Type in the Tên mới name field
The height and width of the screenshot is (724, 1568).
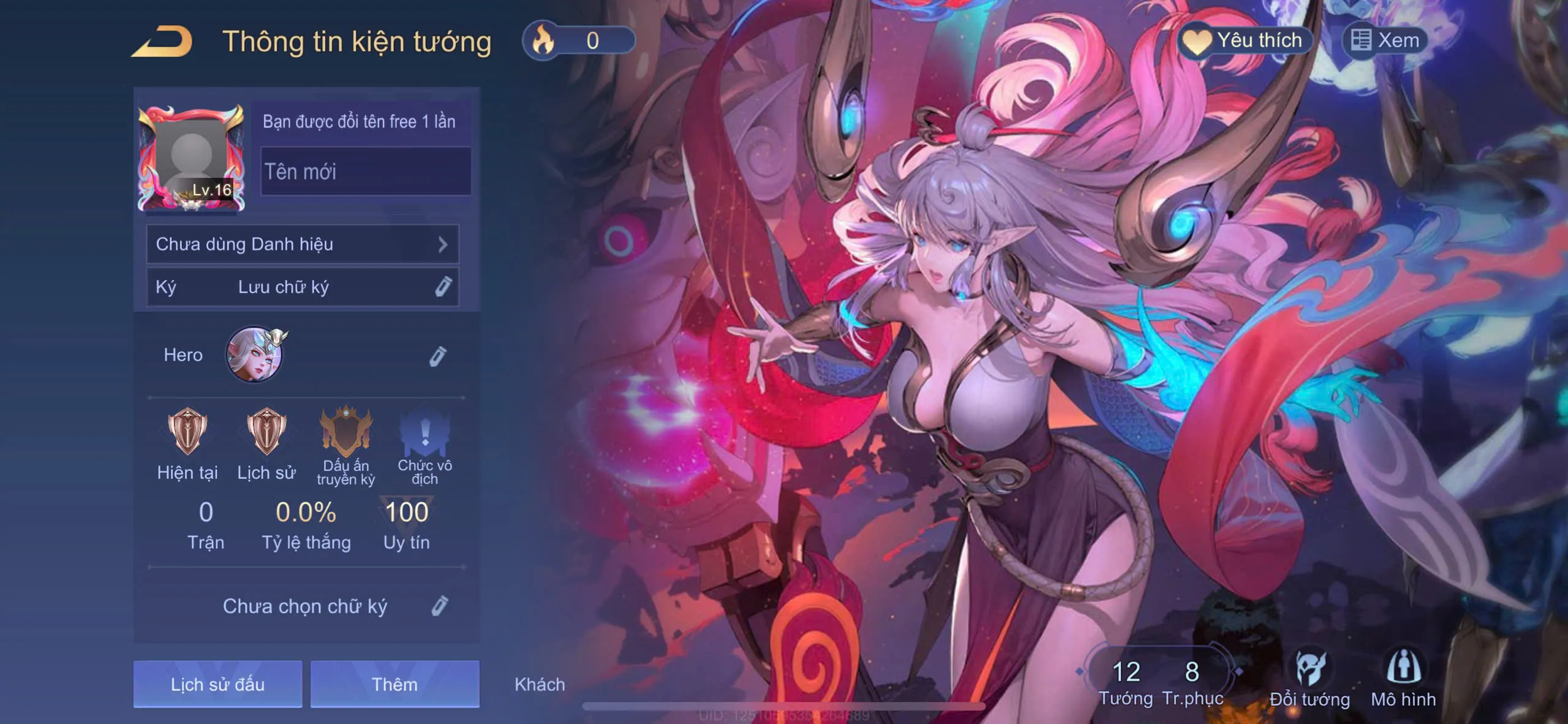coord(366,172)
